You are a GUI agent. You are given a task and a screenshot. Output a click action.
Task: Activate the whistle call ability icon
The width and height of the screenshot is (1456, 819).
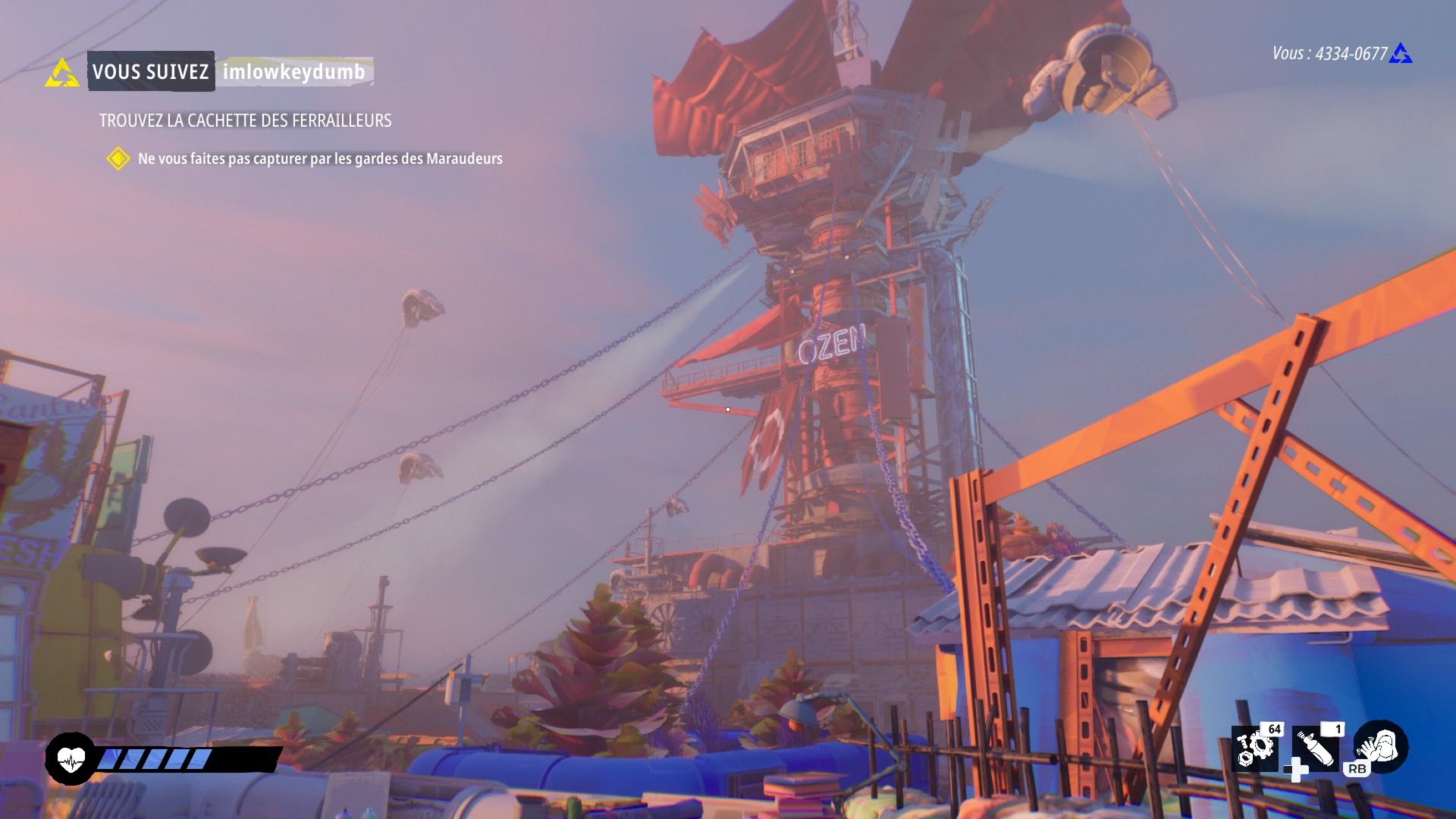pyautogui.click(x=1380, y=746)
